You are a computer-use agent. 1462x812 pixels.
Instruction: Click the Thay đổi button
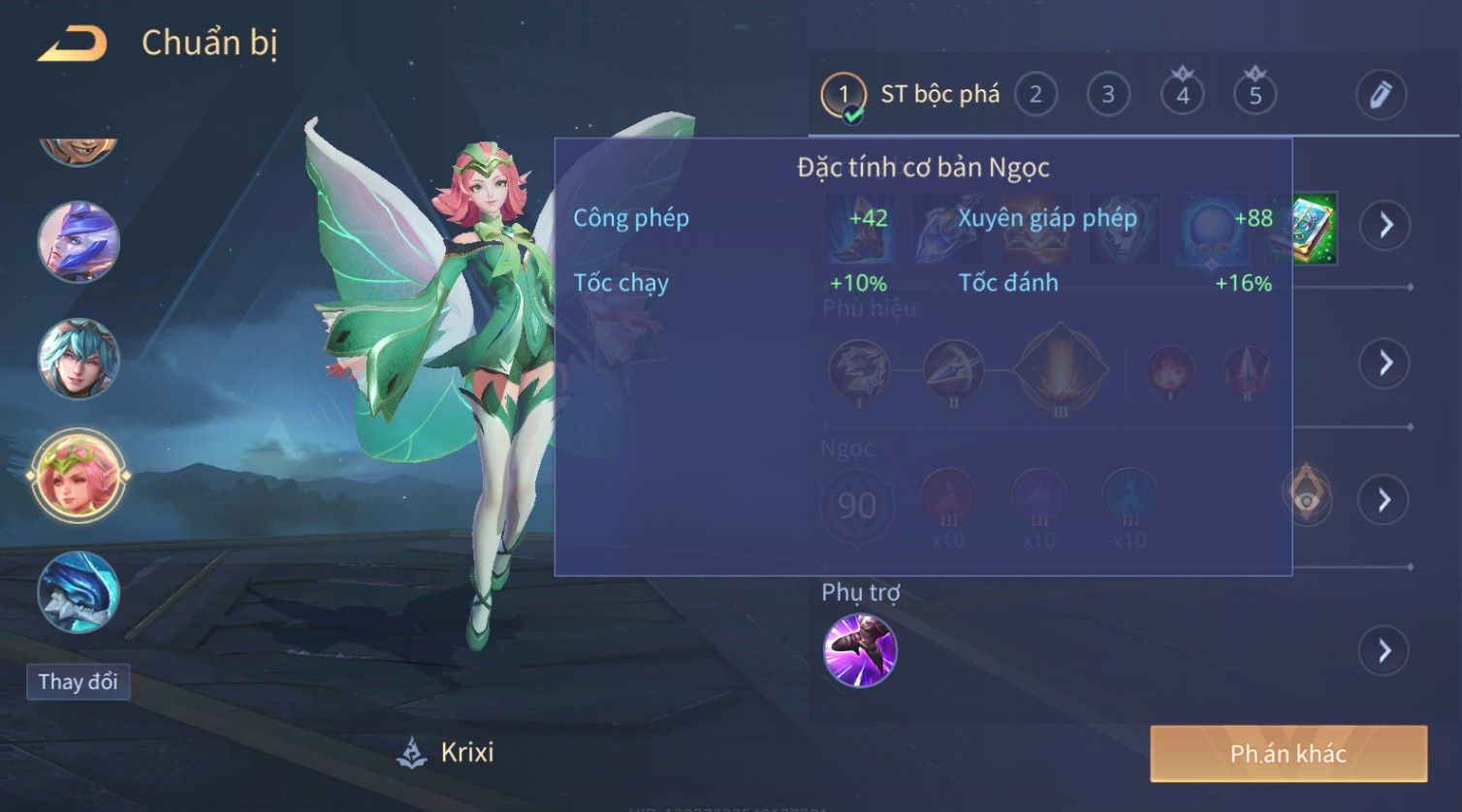coord(78,682)
